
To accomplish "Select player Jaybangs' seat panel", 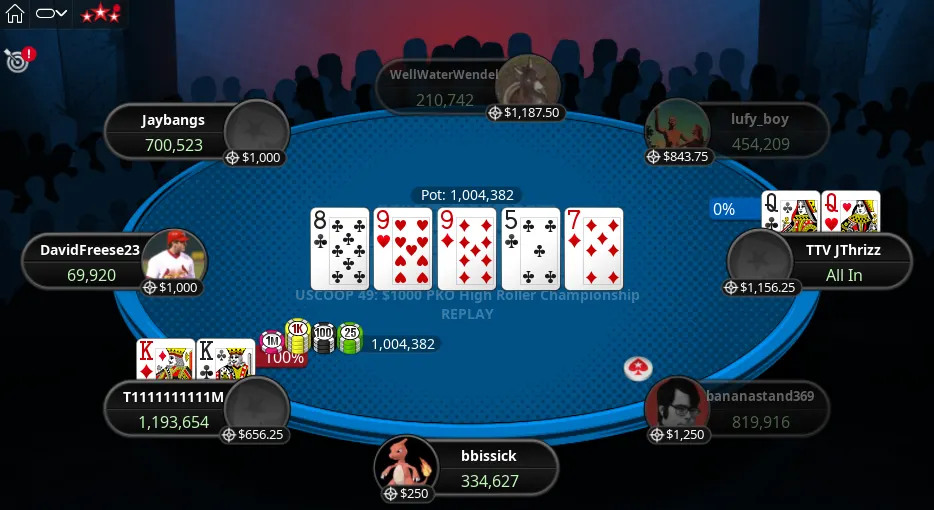I will pos(174,132).
